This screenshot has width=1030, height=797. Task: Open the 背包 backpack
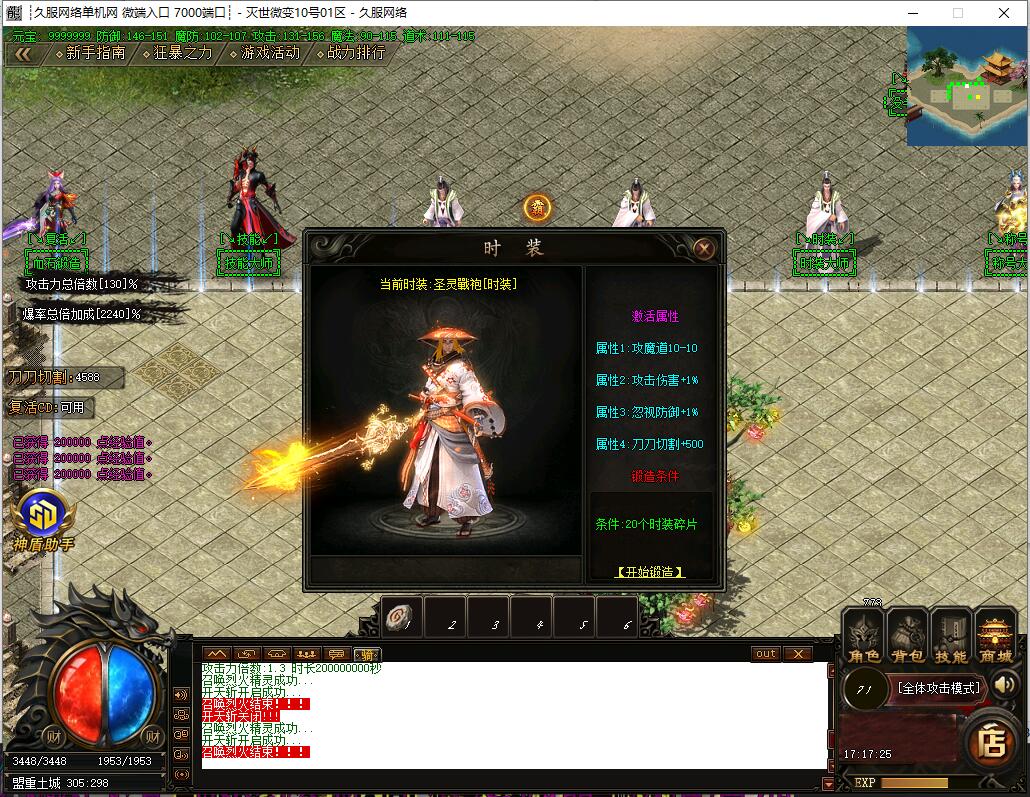908,638
